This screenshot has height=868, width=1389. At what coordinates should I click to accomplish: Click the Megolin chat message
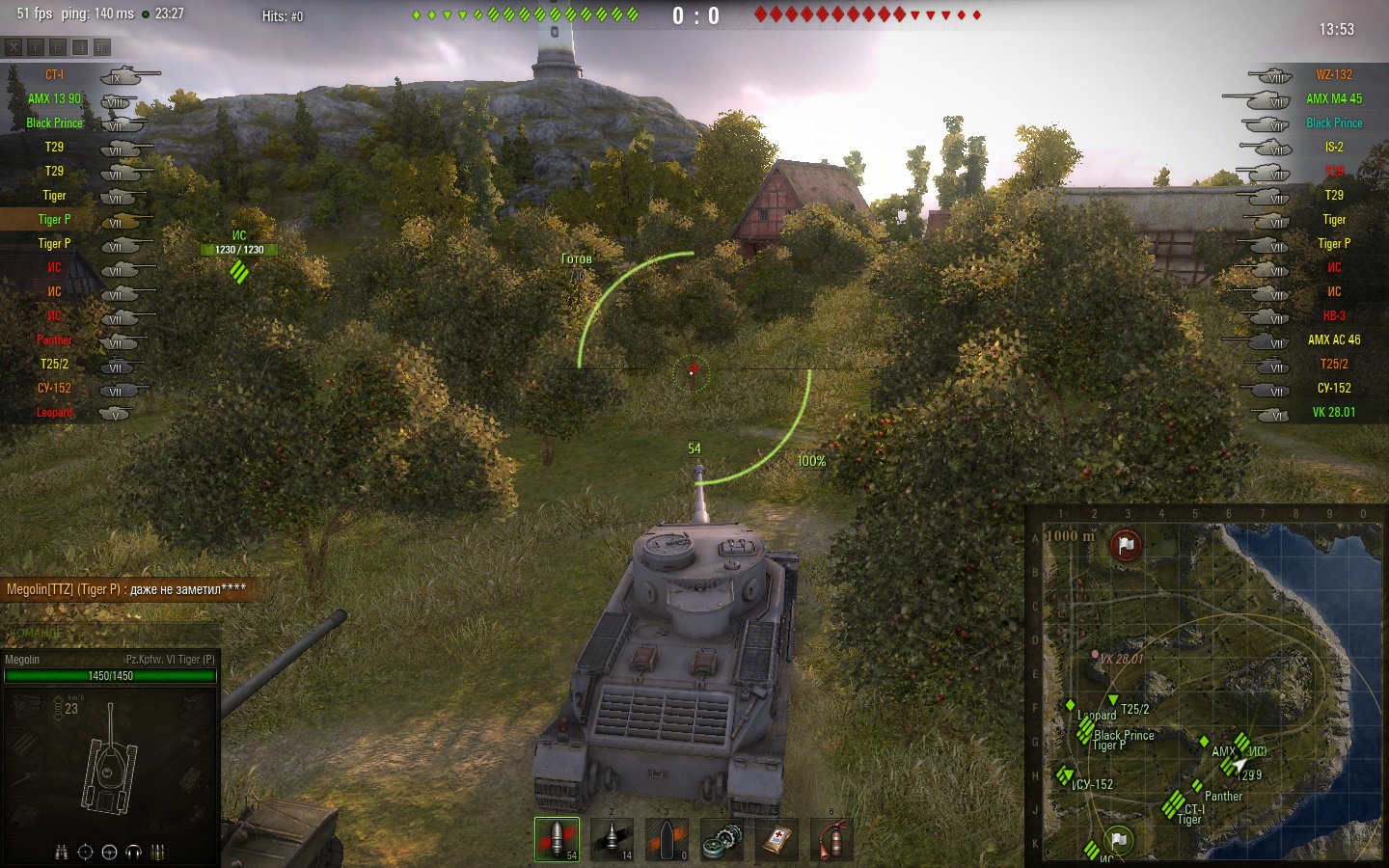(126, 589)
